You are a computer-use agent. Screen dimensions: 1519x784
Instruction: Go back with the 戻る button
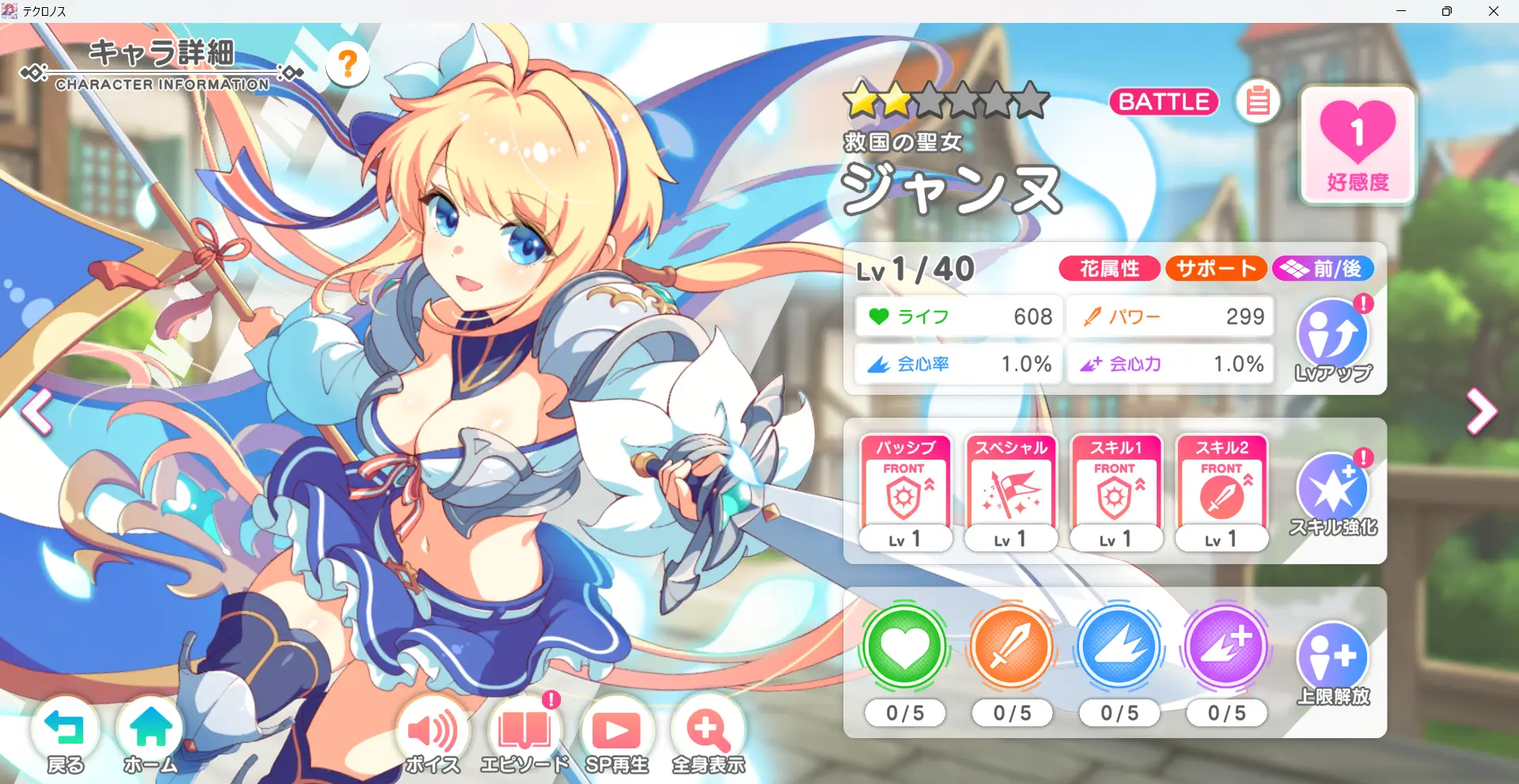(65, 733)
